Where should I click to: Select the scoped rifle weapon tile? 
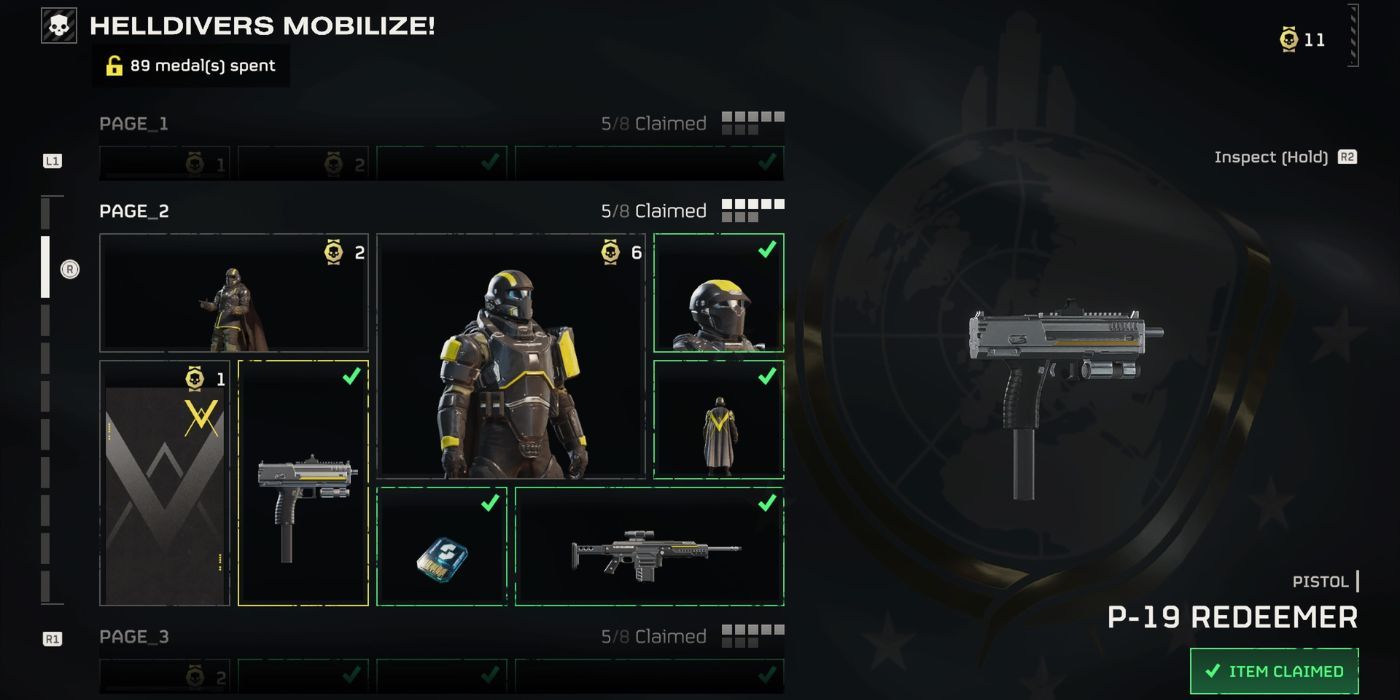[649, 546]
